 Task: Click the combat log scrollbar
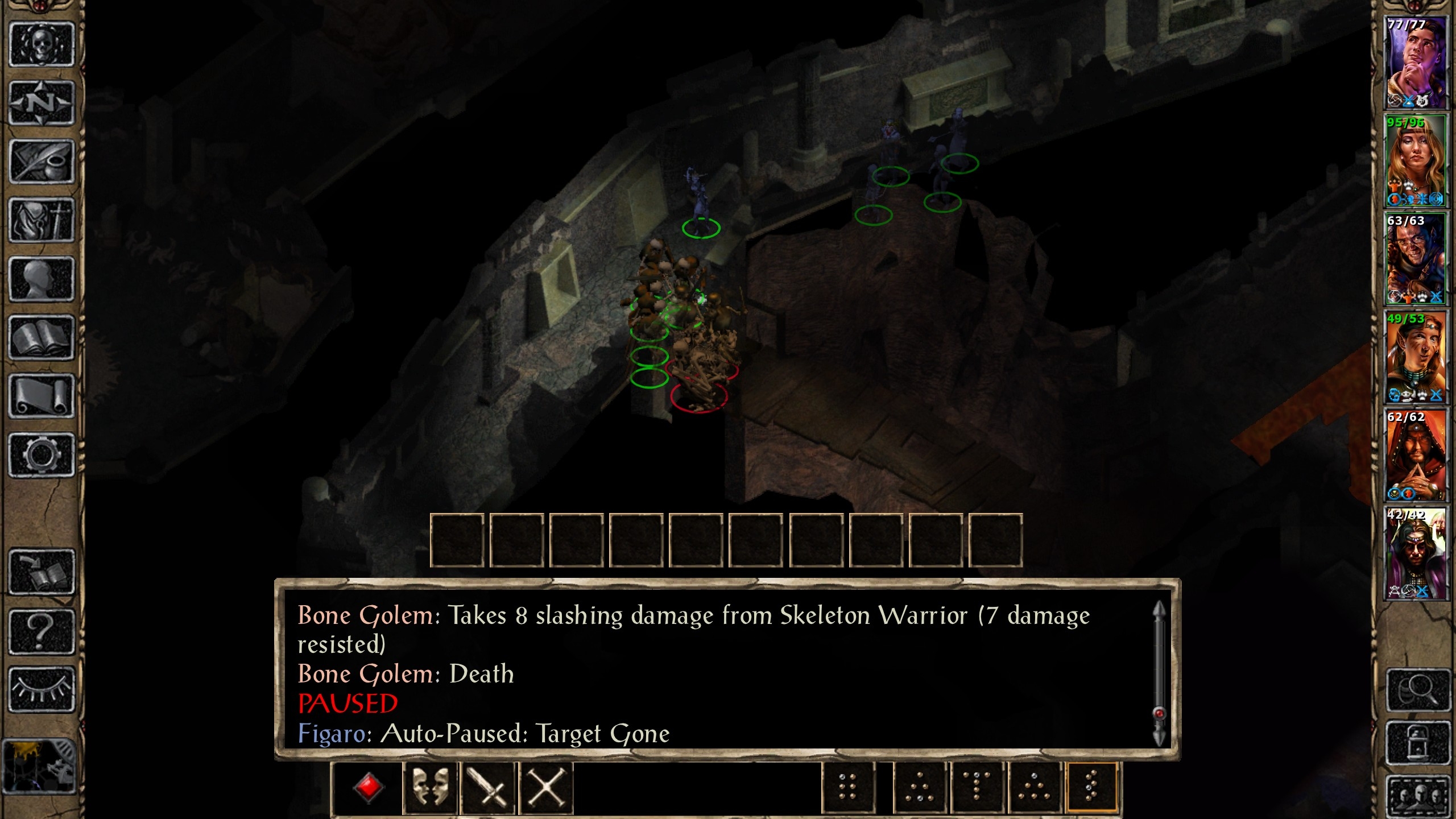point(1159,674)
